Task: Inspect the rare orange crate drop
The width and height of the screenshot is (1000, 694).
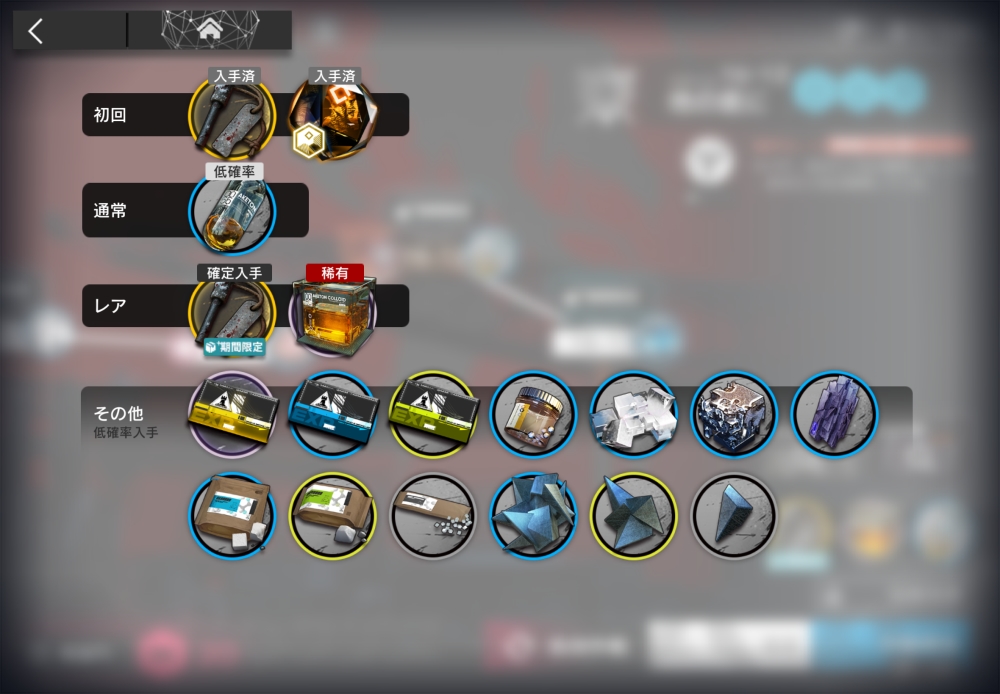Action: [x=333, y=312]
